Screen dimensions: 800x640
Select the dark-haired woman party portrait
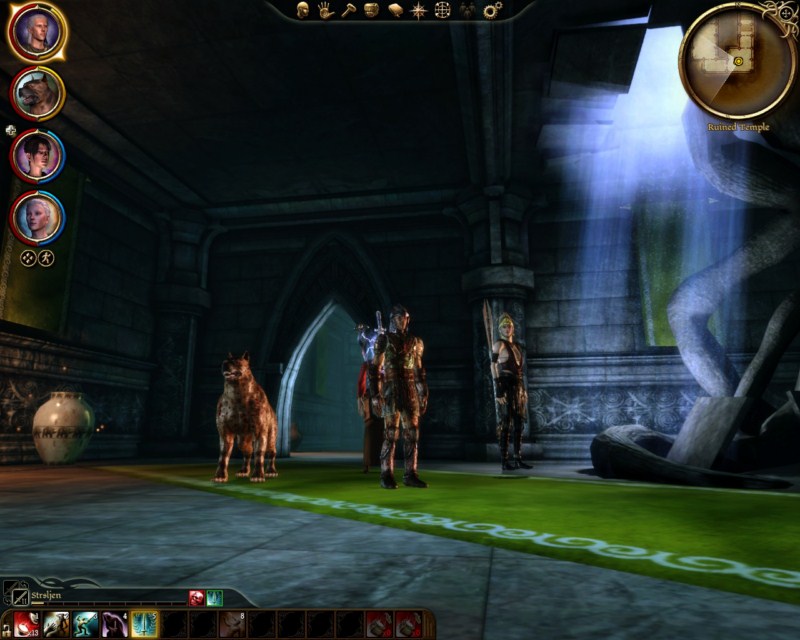[x=37, y=156]
